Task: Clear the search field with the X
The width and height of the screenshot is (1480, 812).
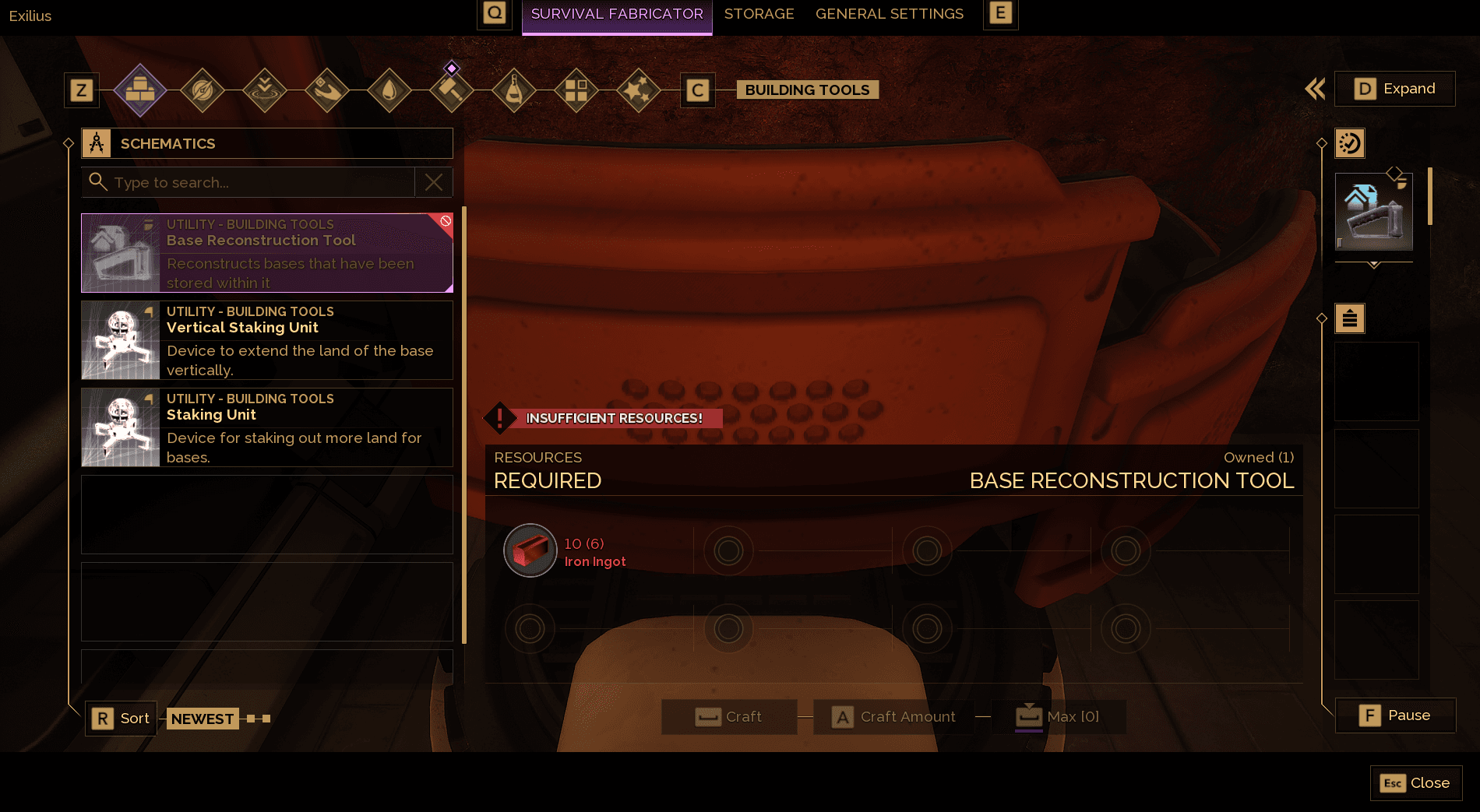Action: [x=433, y=182]
